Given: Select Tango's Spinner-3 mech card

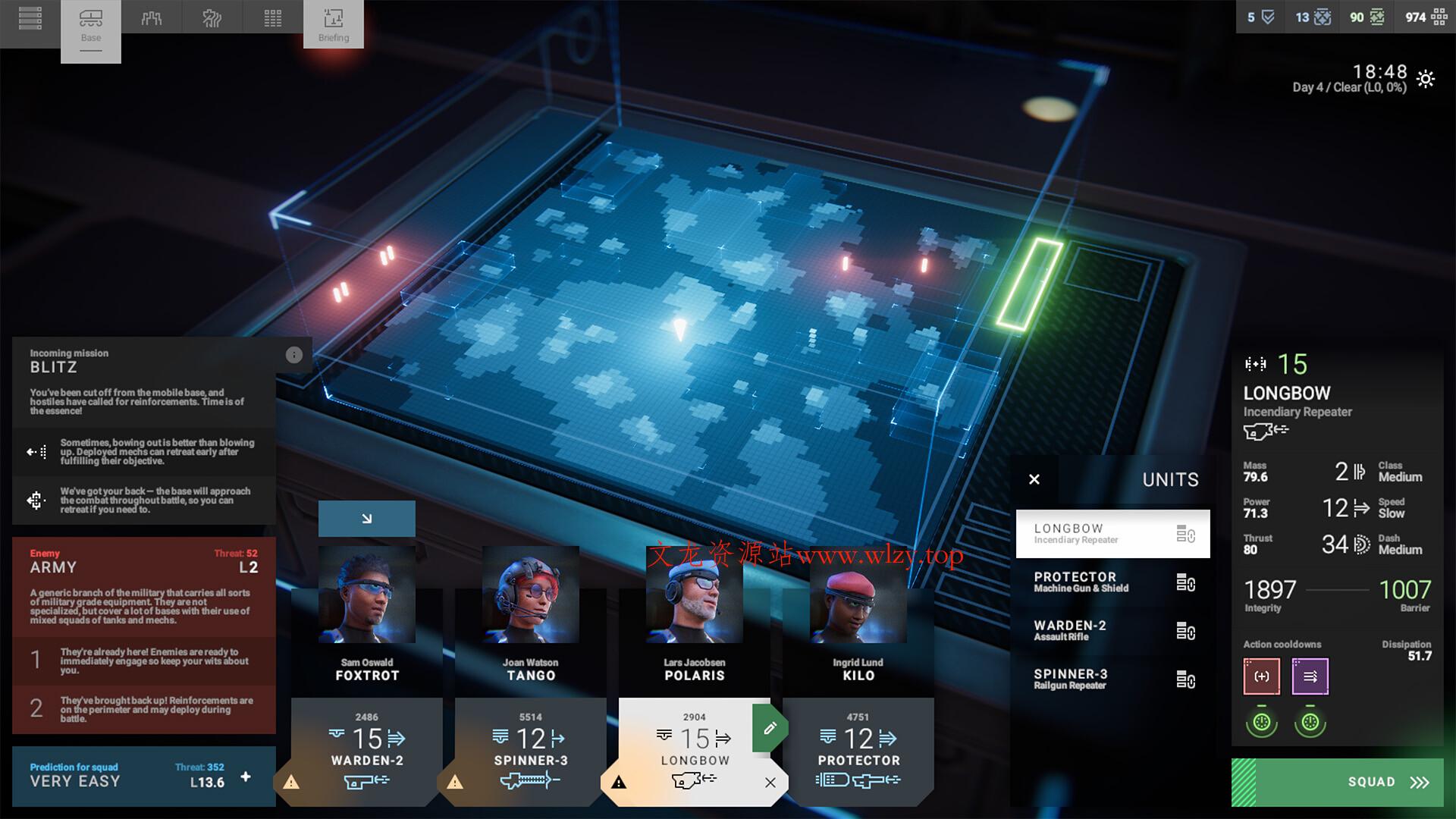Looking at the screenshot, I should [531, 751].
